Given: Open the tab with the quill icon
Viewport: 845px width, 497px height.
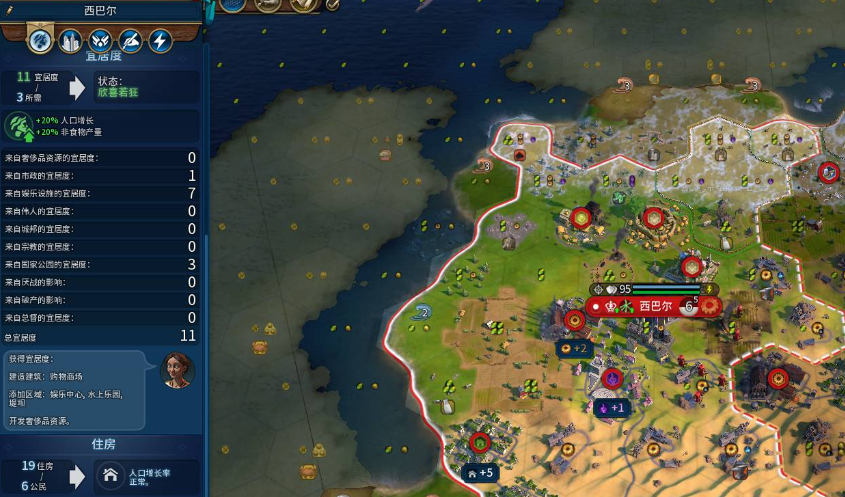Looking at the screenshot, I should (x=130, y=41).
